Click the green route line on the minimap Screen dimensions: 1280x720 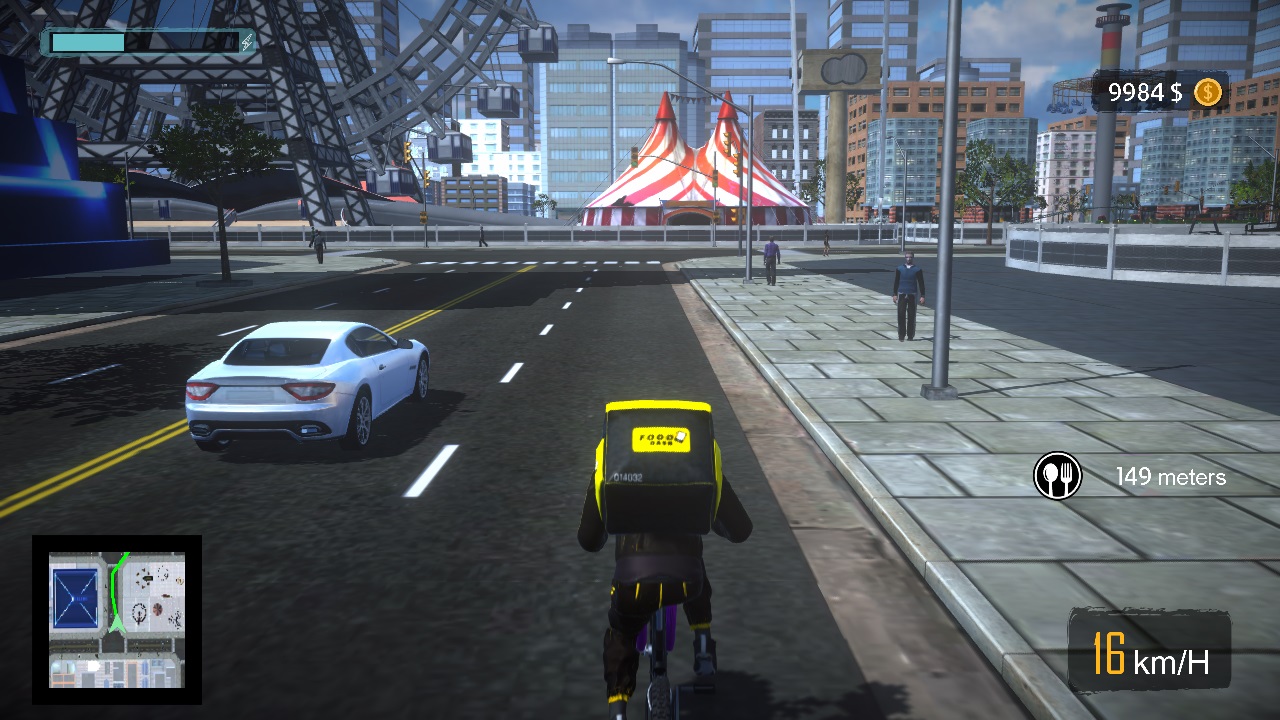(114, 581)
